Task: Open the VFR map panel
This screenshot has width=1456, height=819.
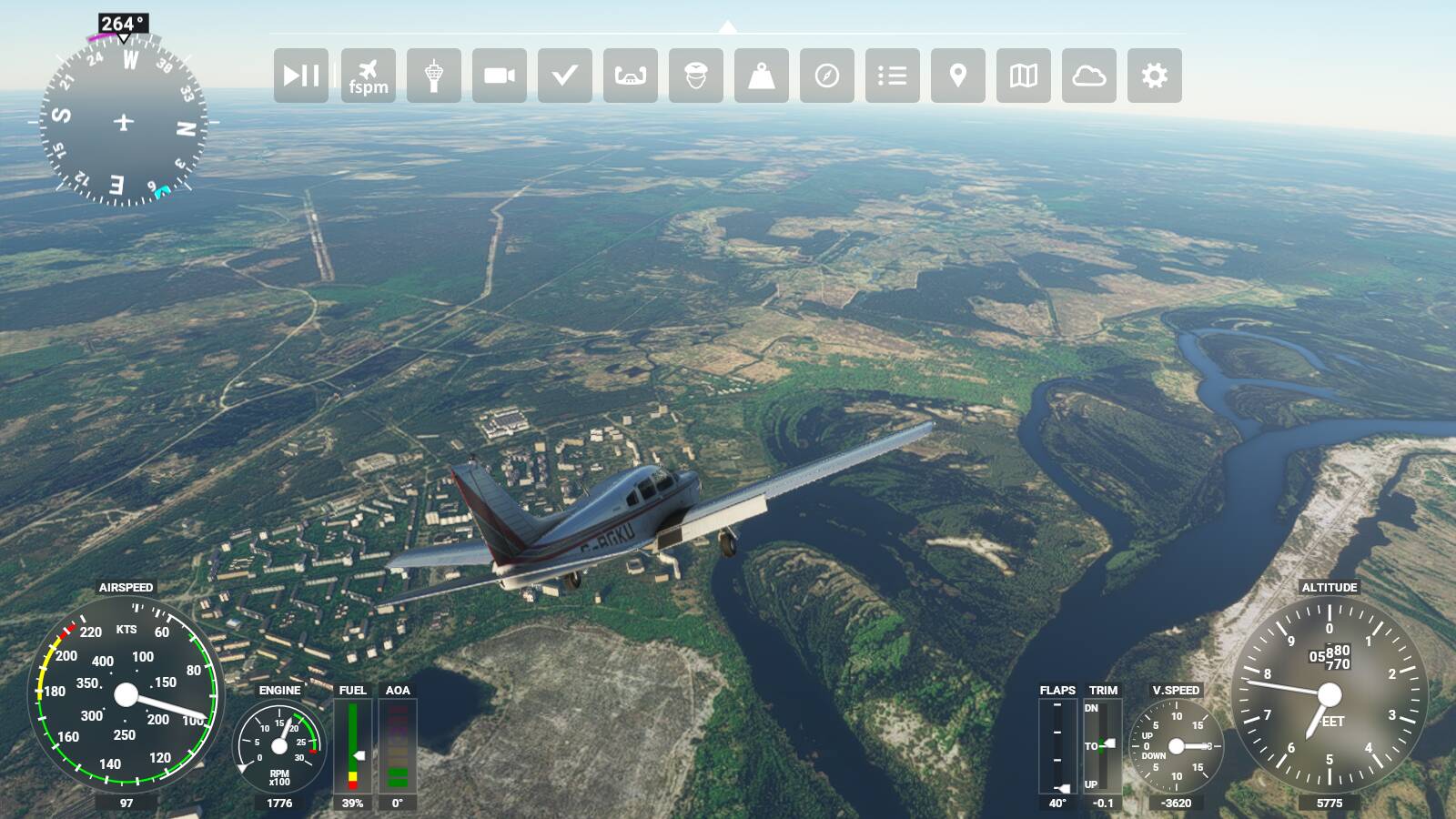Action: pyautogui.click(x=1024, y=76)
